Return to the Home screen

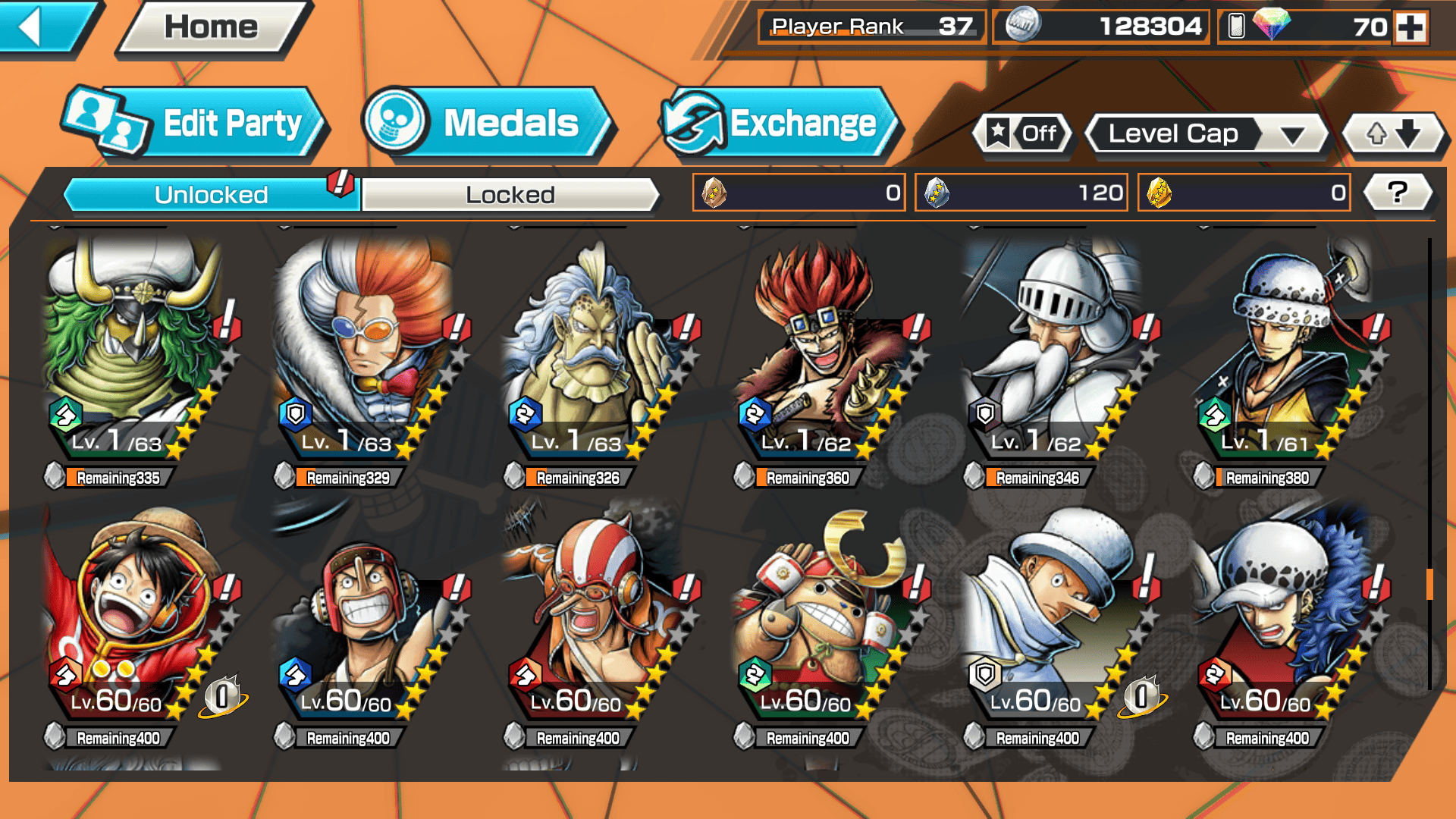click(x=211, y=27)
